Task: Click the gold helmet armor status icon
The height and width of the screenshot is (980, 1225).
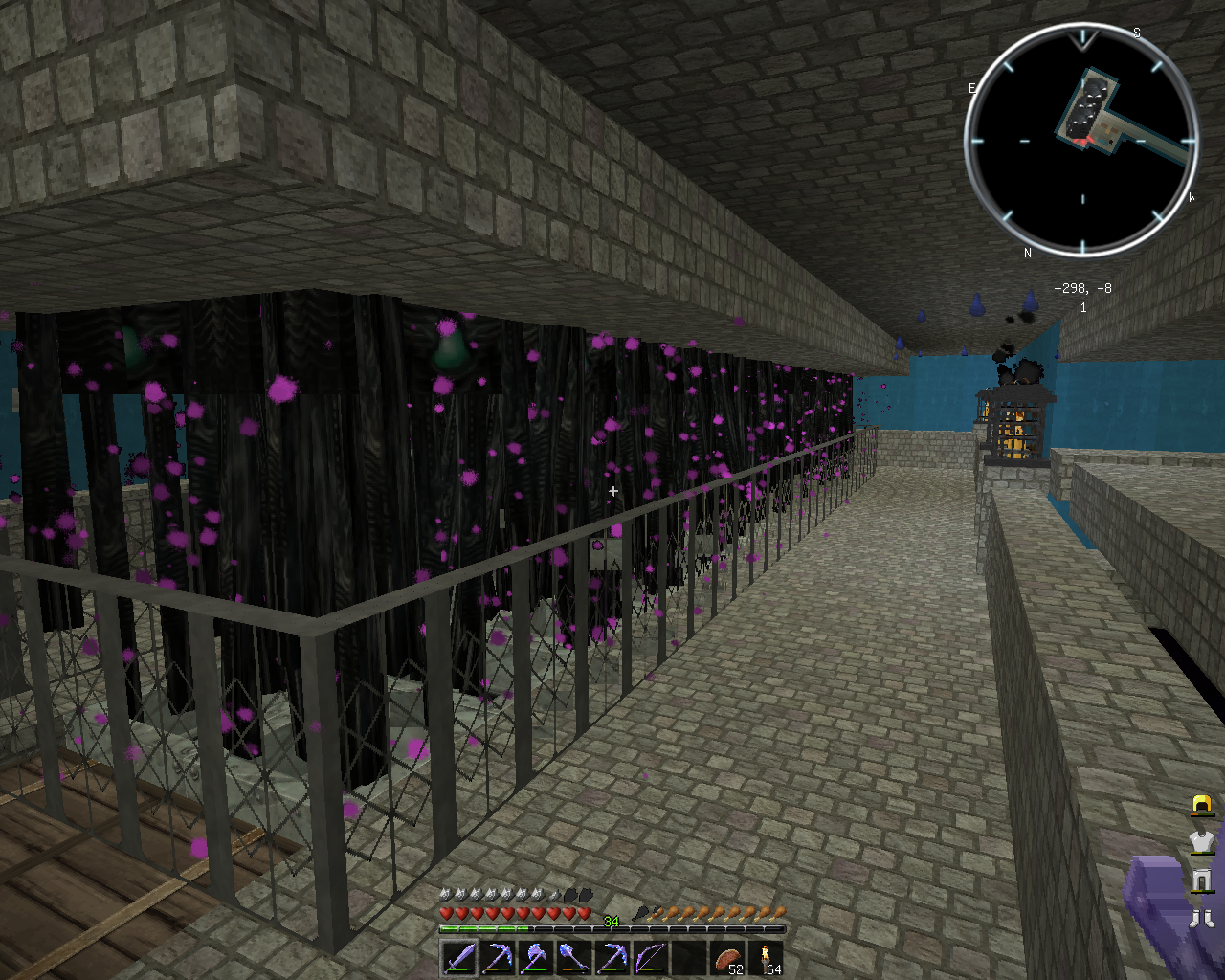Action: [1202, 805]
